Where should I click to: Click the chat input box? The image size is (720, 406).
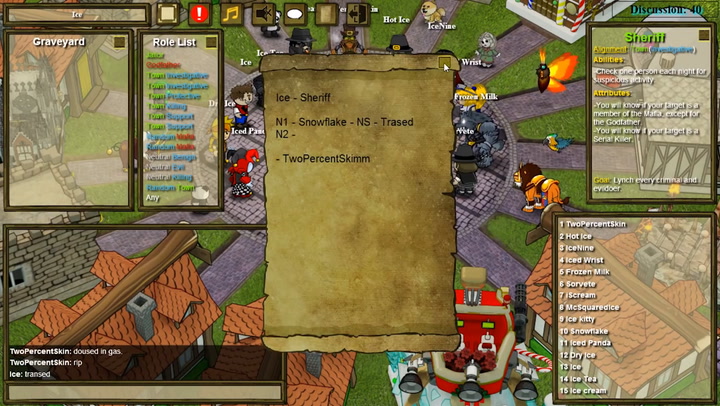[140, 393]
